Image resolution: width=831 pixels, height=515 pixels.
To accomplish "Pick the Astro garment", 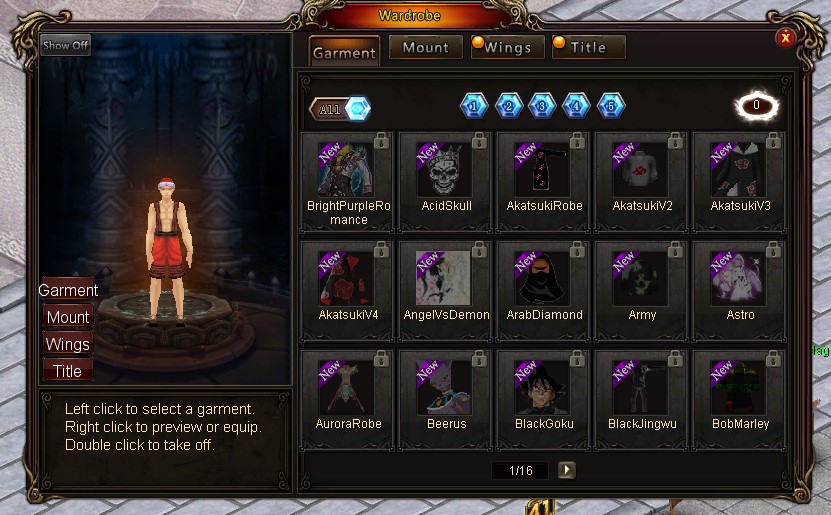I will [740, 278].
